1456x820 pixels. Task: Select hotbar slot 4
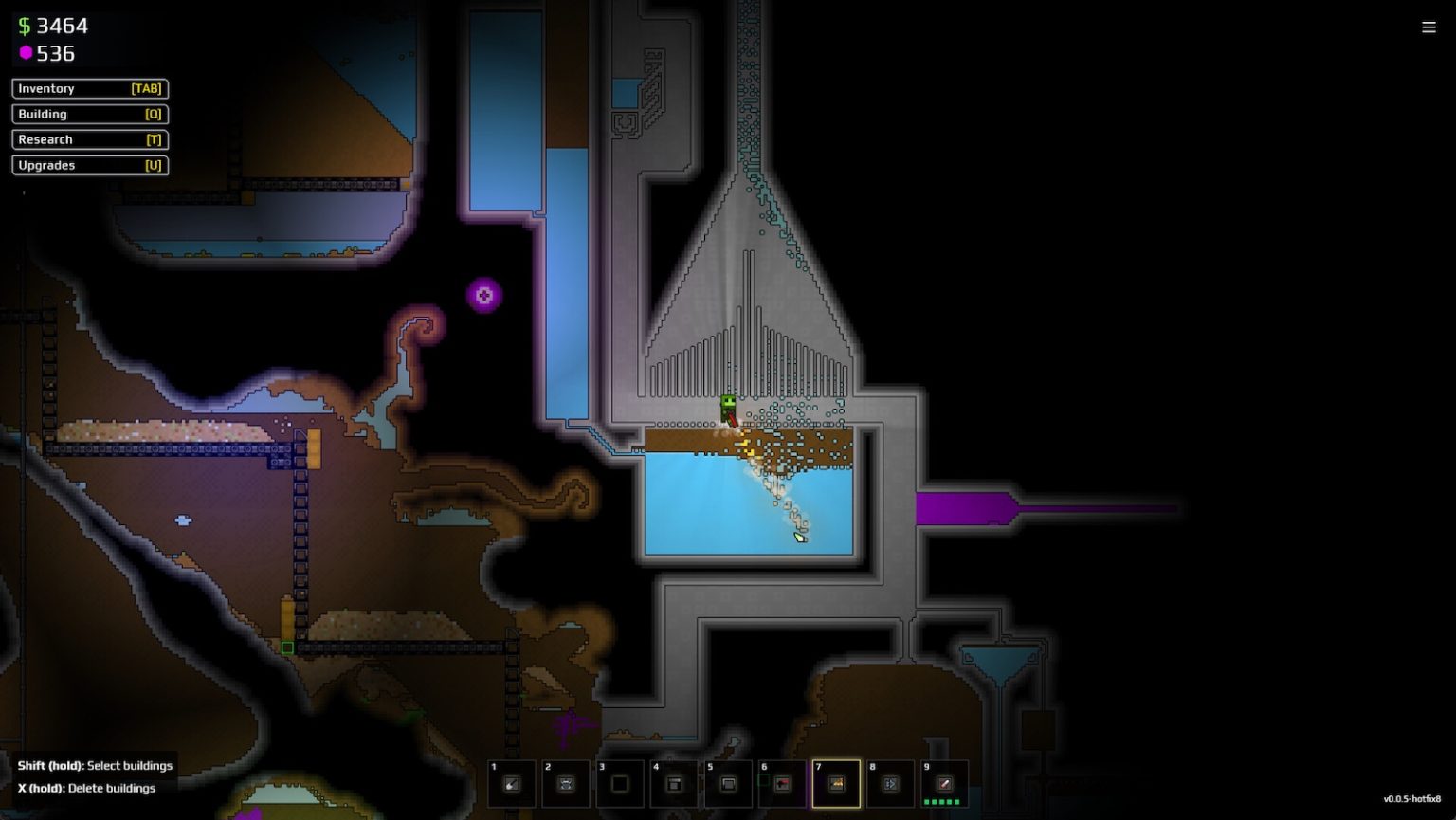coord(674,784)
